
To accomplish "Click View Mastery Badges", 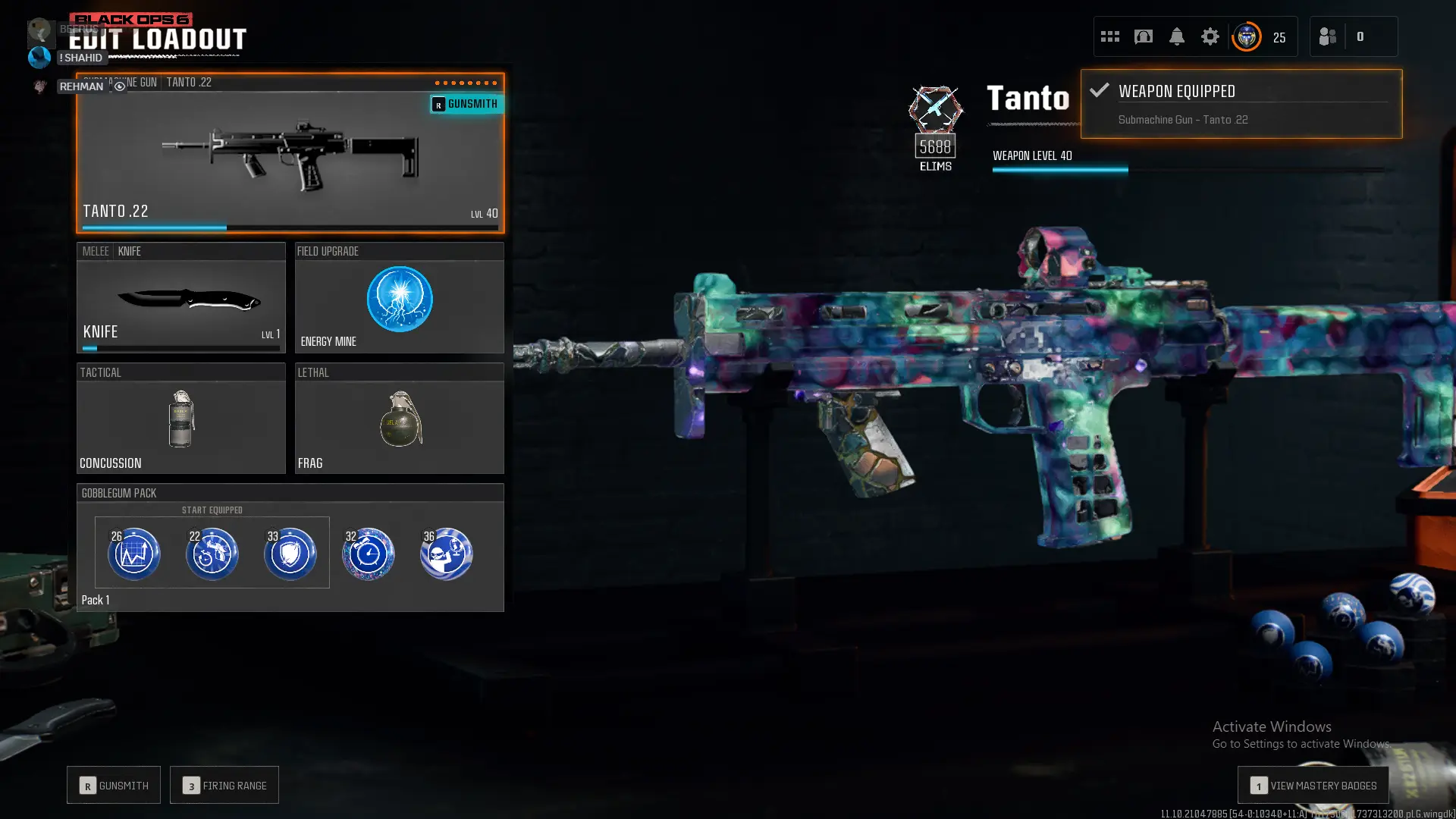I will (x=1312, y=786).
